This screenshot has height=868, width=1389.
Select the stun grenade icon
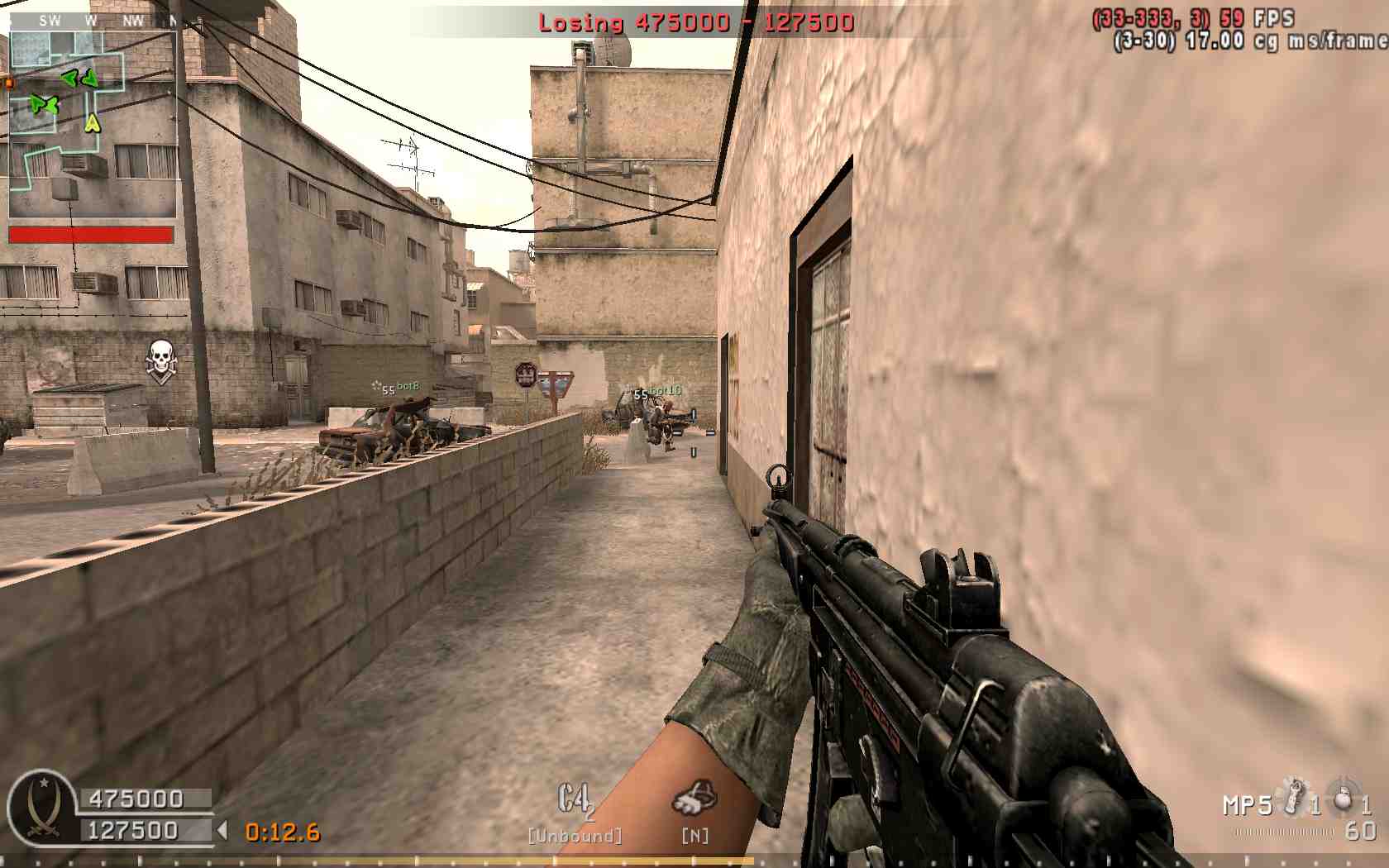coord(1291,797)
